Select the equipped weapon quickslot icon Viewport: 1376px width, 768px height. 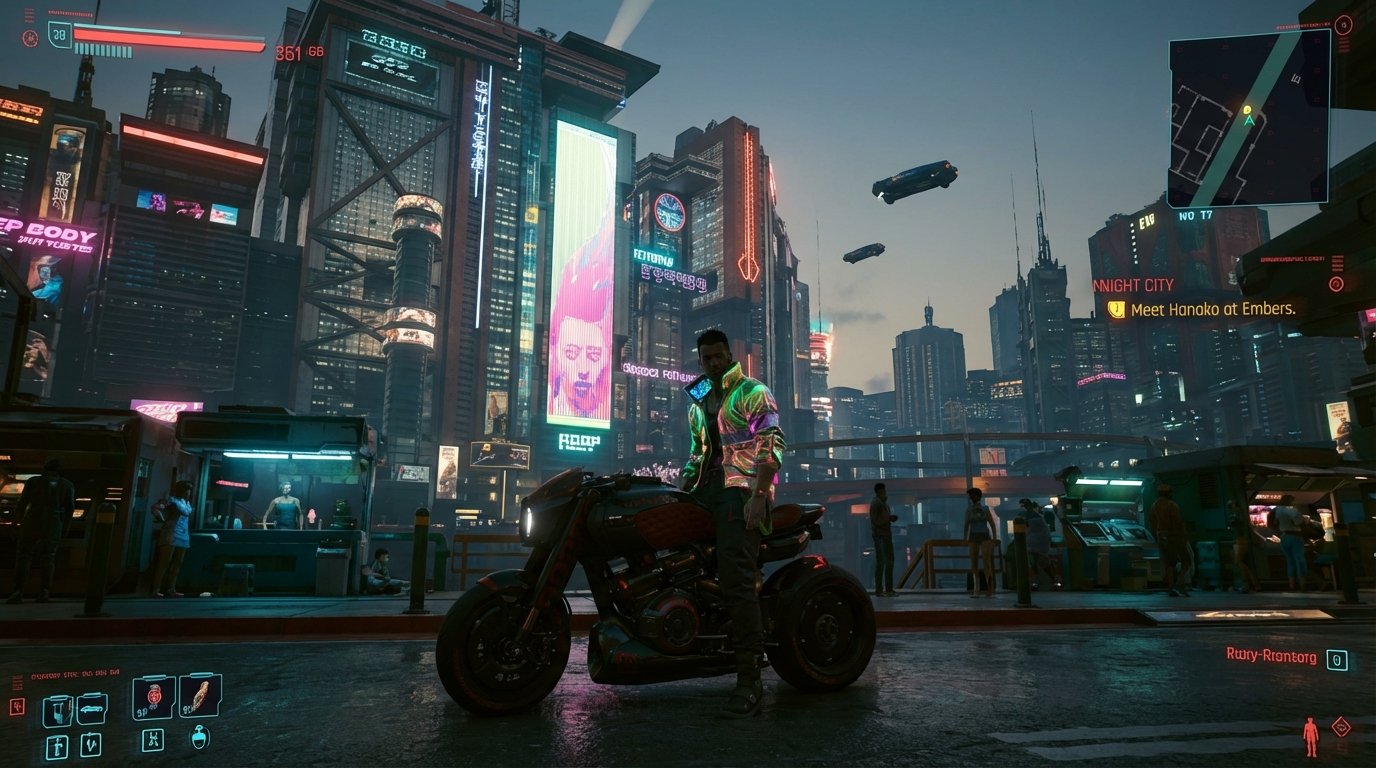coord(58,710)
